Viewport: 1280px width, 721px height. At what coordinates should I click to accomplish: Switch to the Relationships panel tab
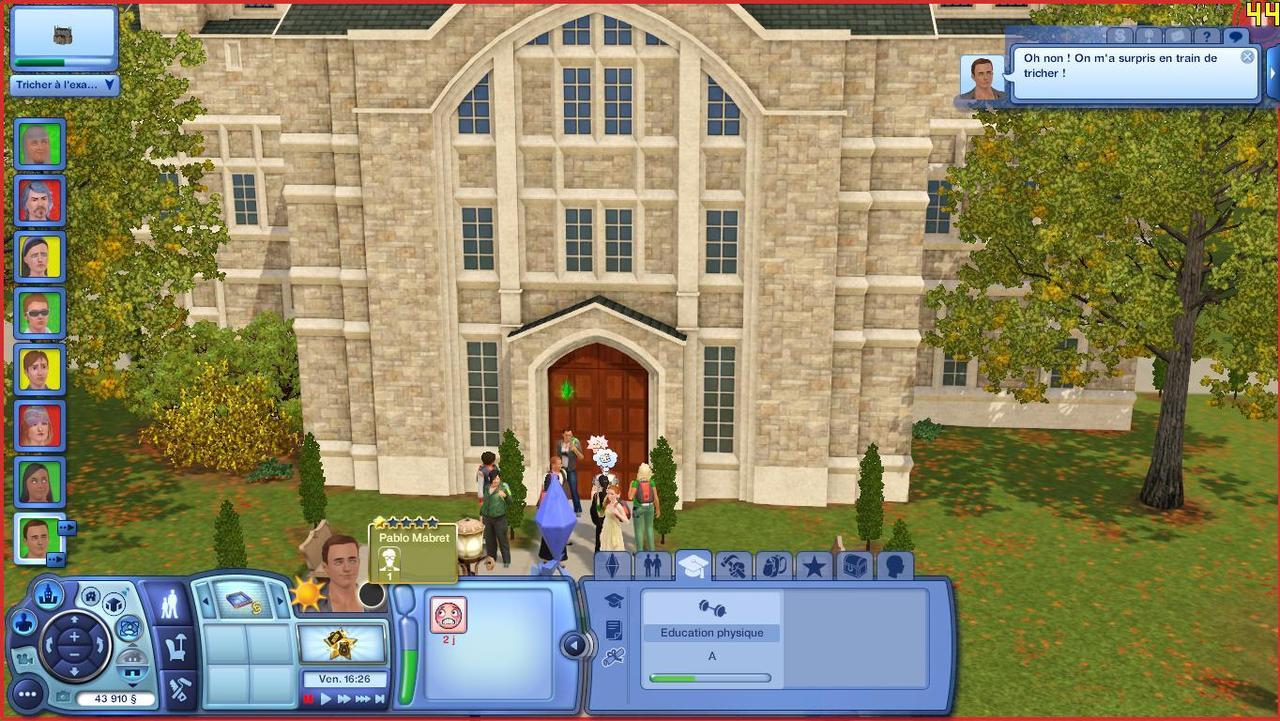[652, 567]
